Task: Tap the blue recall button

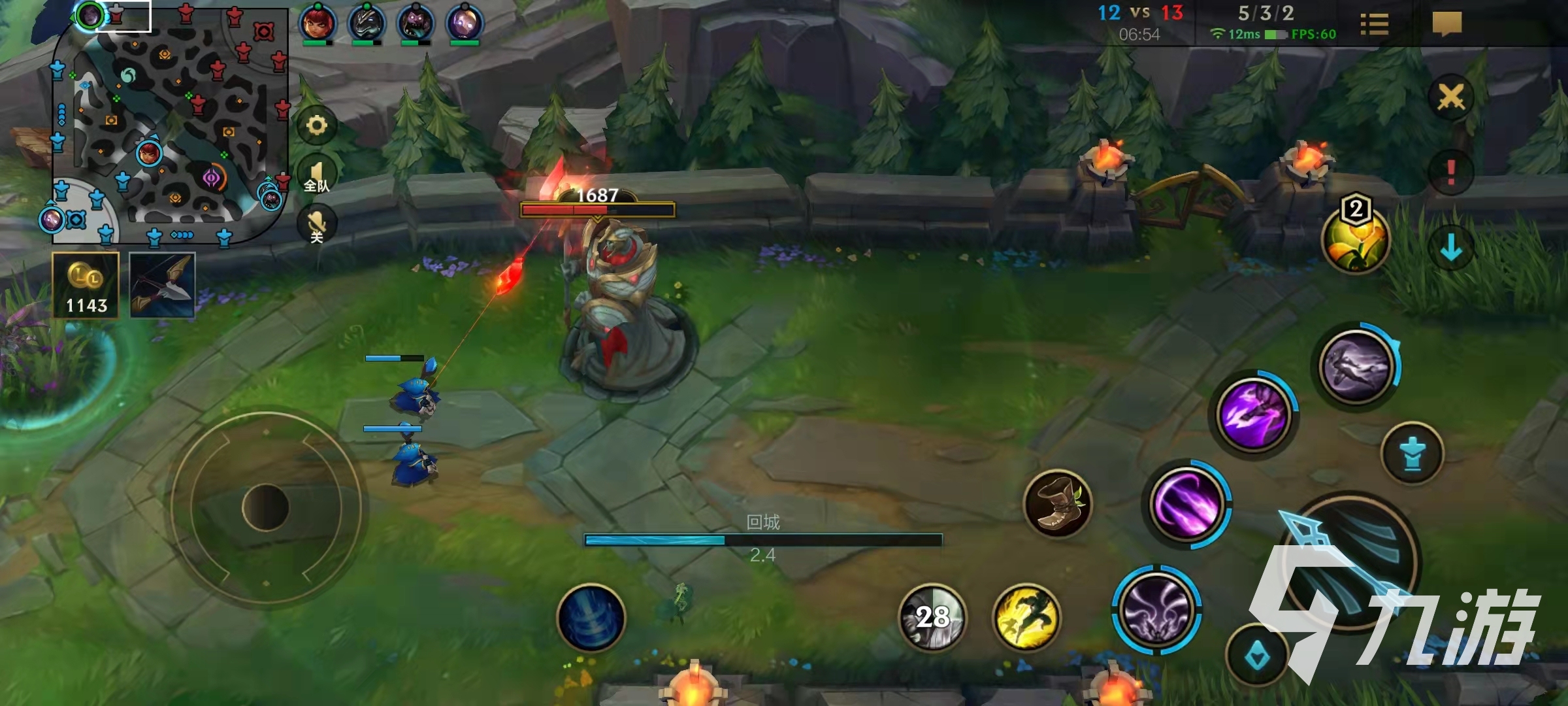Action: (591, 618)
